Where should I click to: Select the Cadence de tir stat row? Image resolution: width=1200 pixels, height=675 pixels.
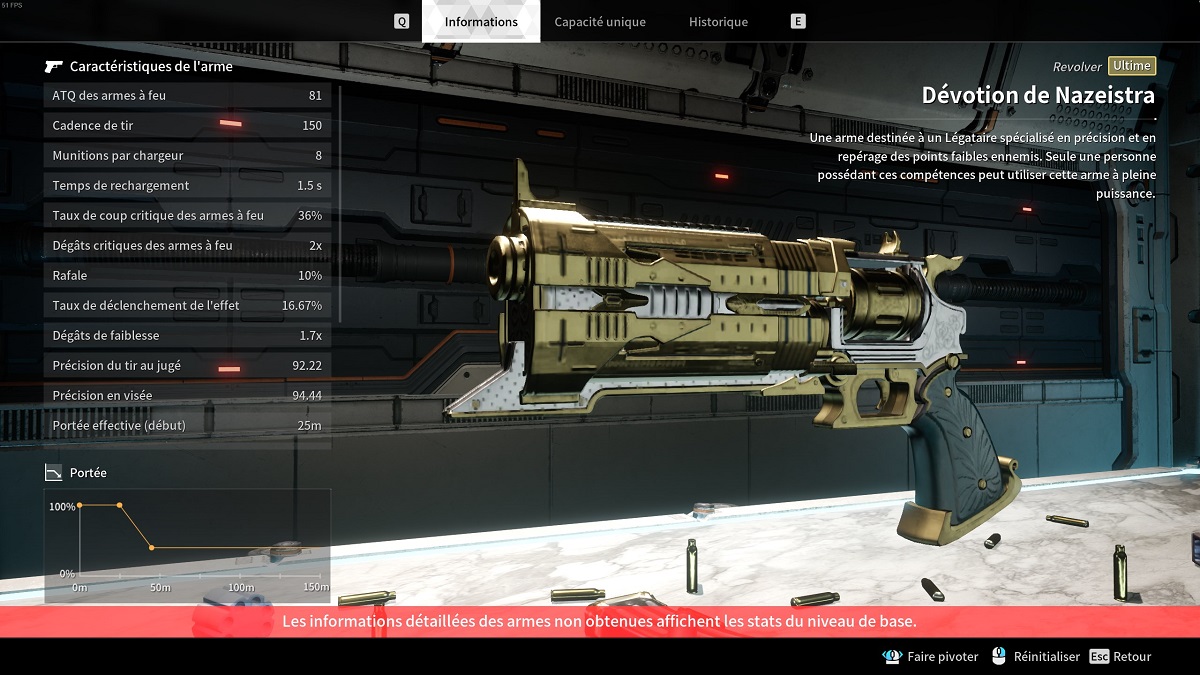(x=187, y=126)
